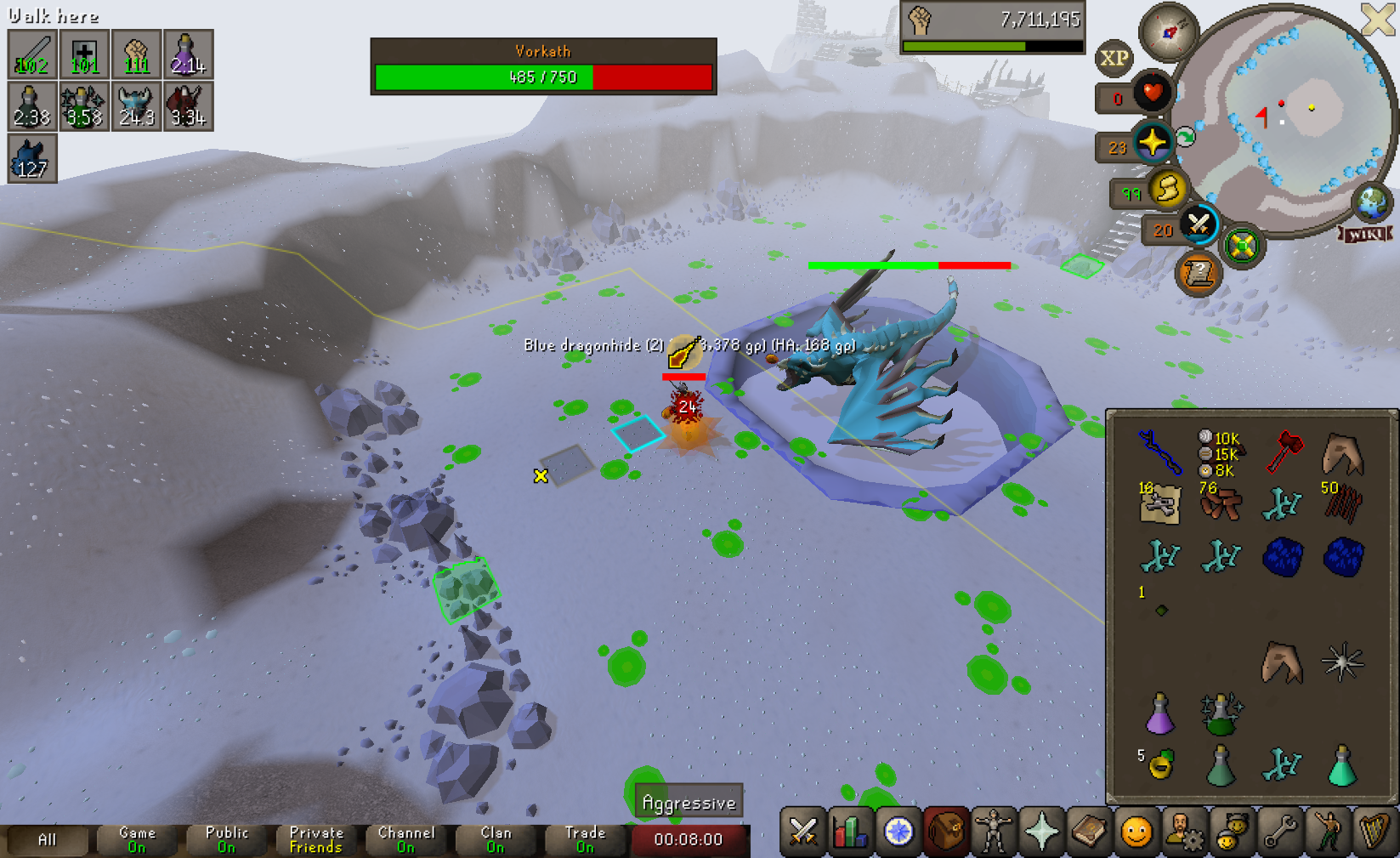This screenshot has height=858, width=1400.
Task: Switch to the Prayer tab
Action: (1041, 832)
